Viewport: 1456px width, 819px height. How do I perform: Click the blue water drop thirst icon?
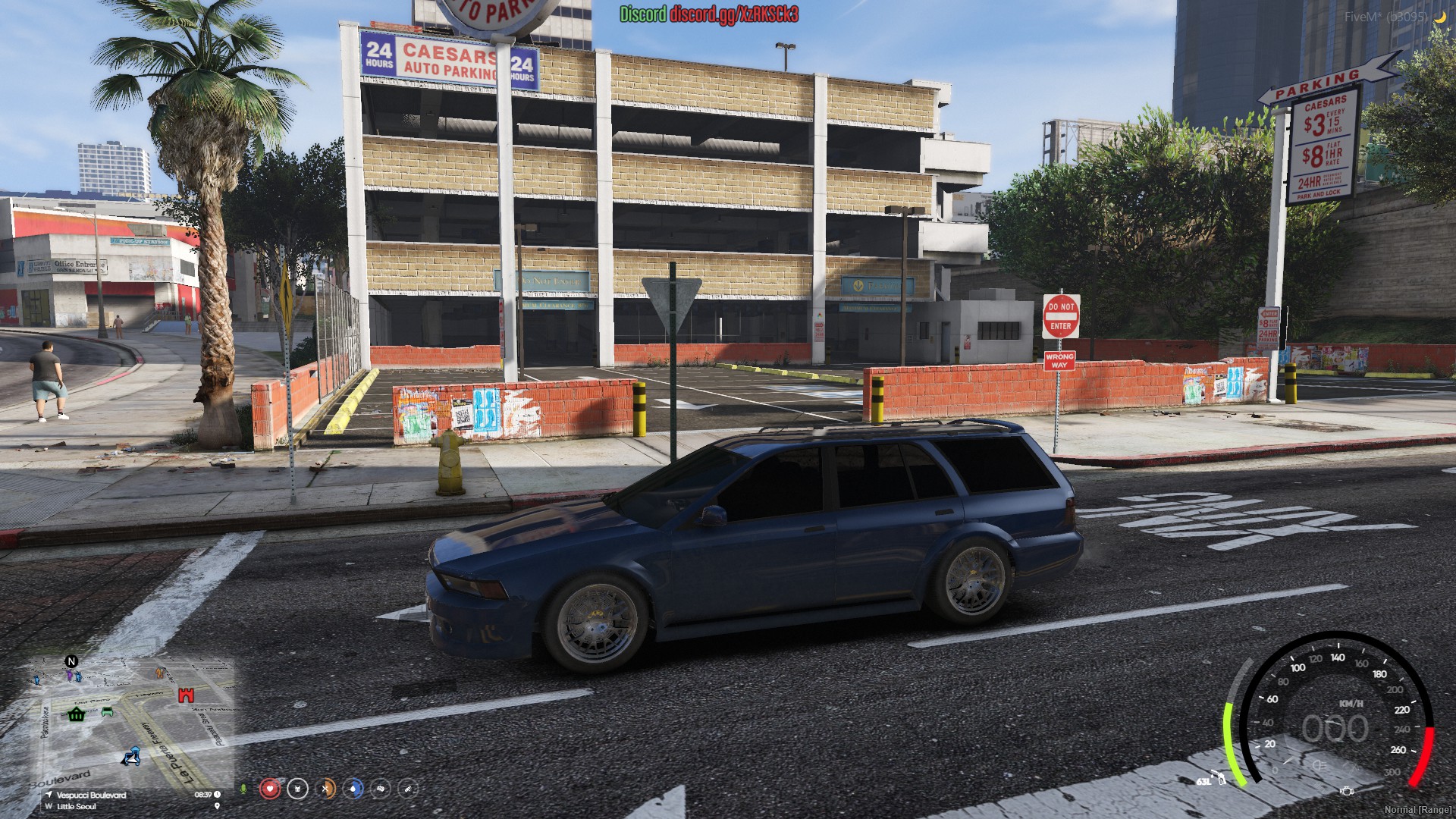point(353,789)
